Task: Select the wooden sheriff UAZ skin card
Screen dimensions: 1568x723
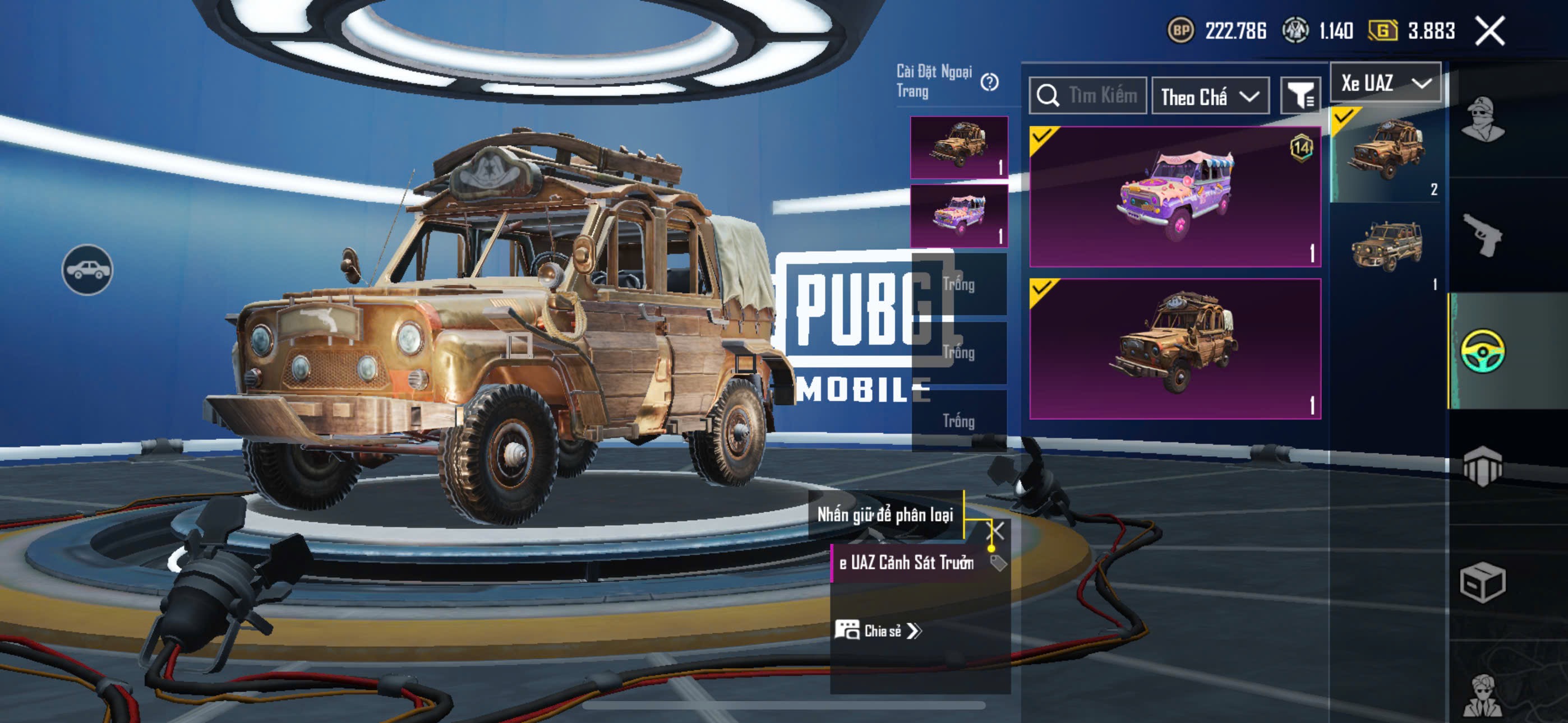Action: (x=1175, y=349)
